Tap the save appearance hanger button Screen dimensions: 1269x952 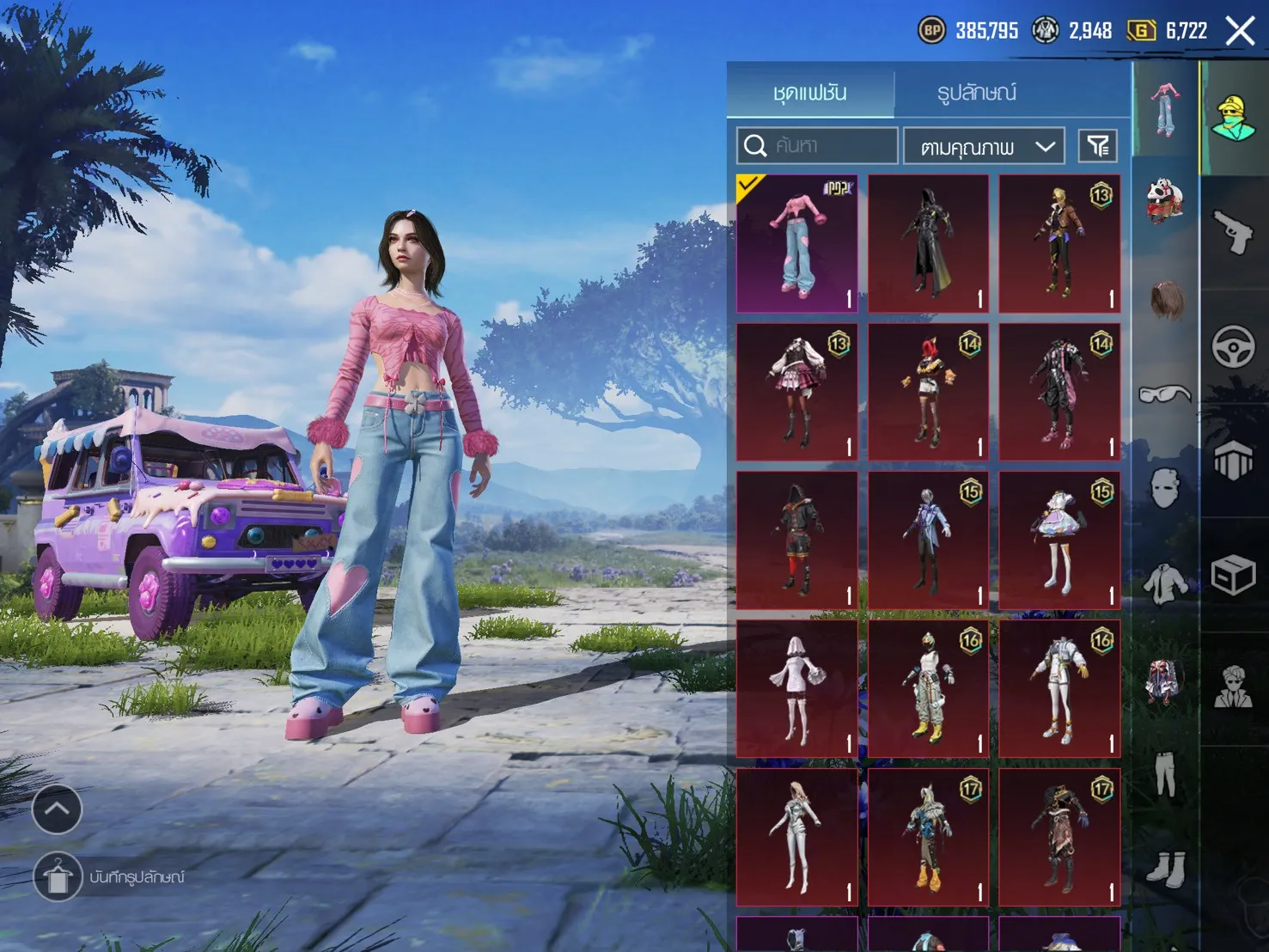[57, 877]
